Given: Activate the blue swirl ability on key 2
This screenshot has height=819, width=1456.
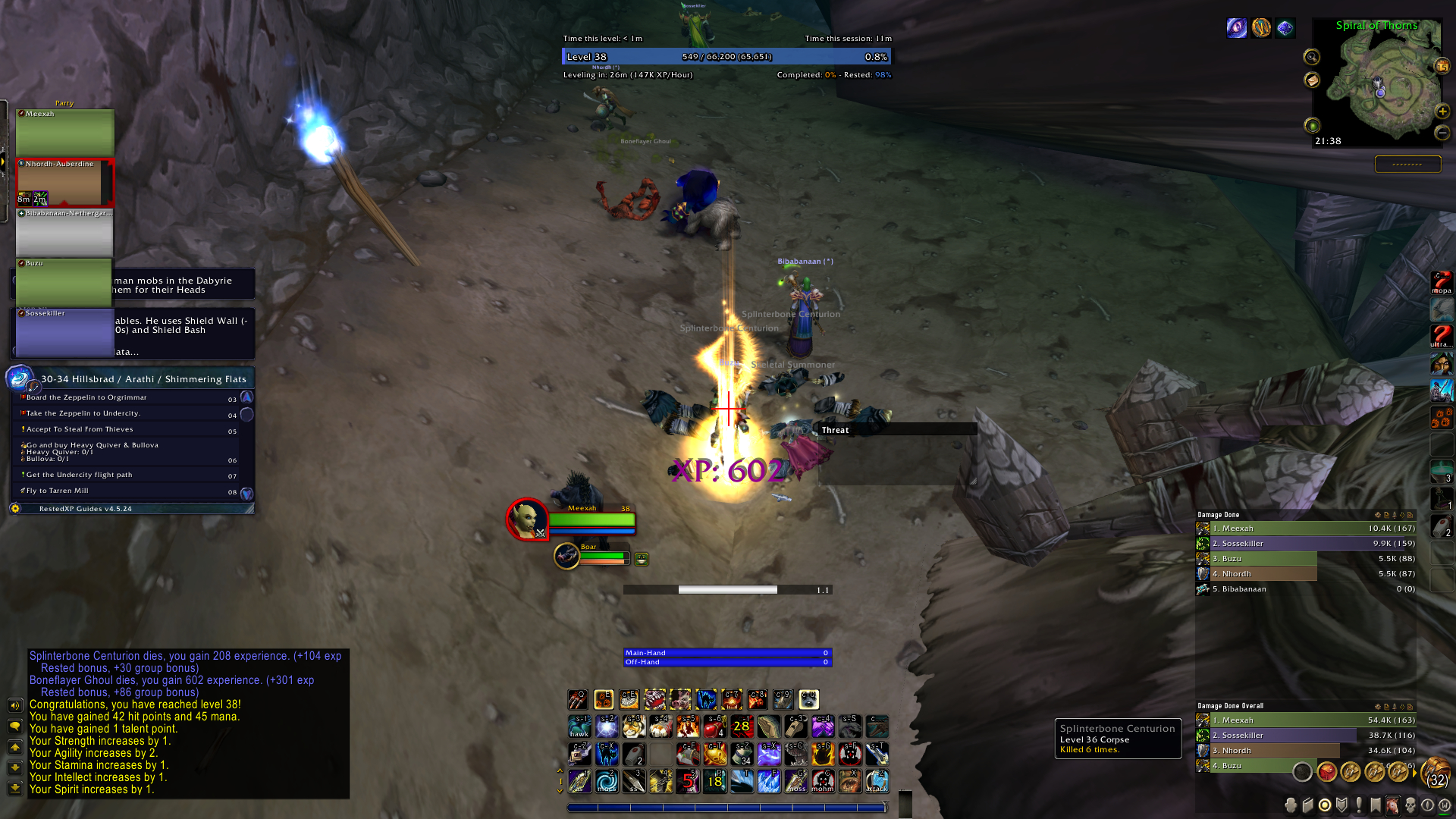Looking at the screenshot, I should [607, 781].
